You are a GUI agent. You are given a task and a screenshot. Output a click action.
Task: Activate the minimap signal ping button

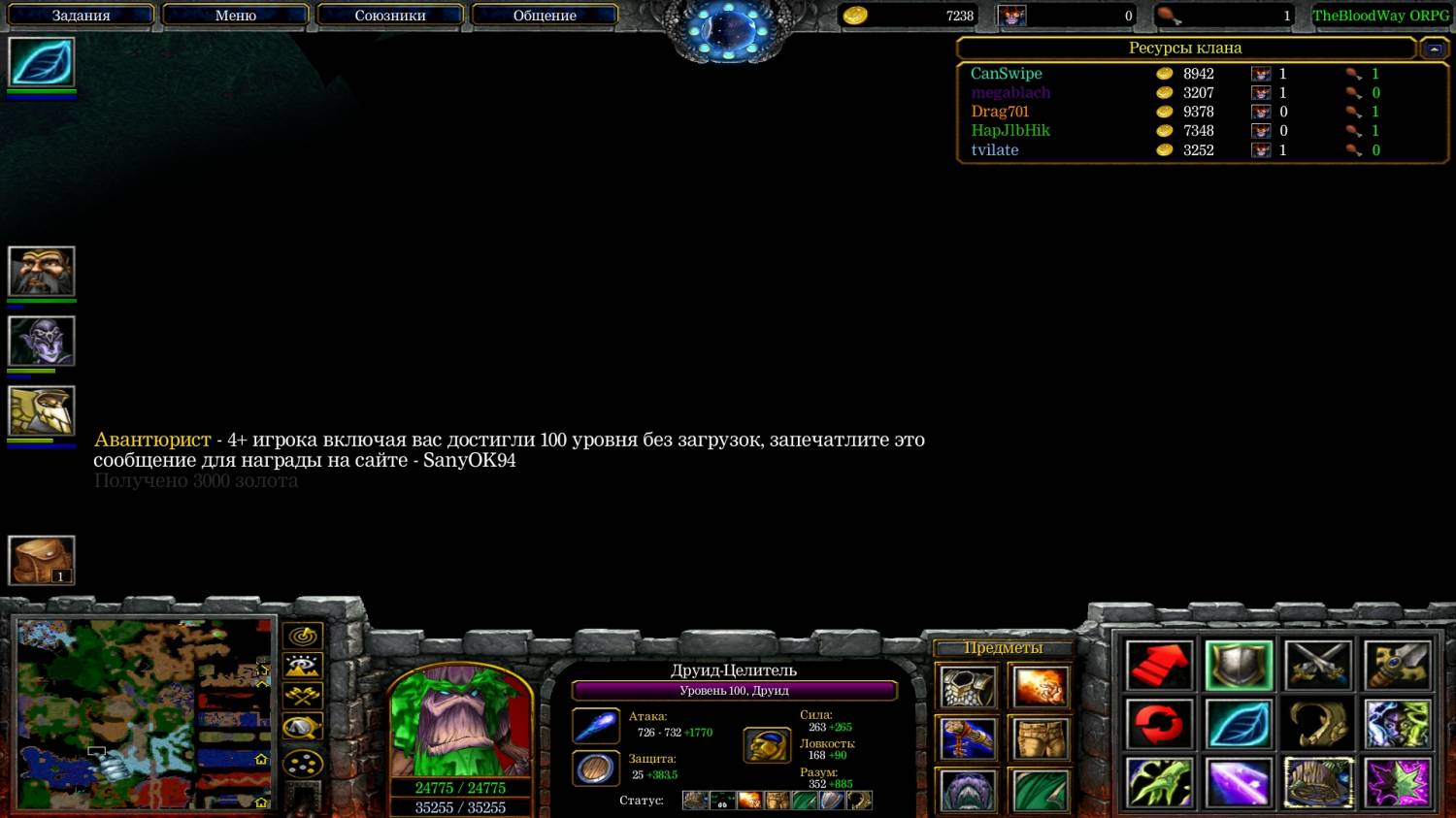pyautogui.click(x=303, y=637)
